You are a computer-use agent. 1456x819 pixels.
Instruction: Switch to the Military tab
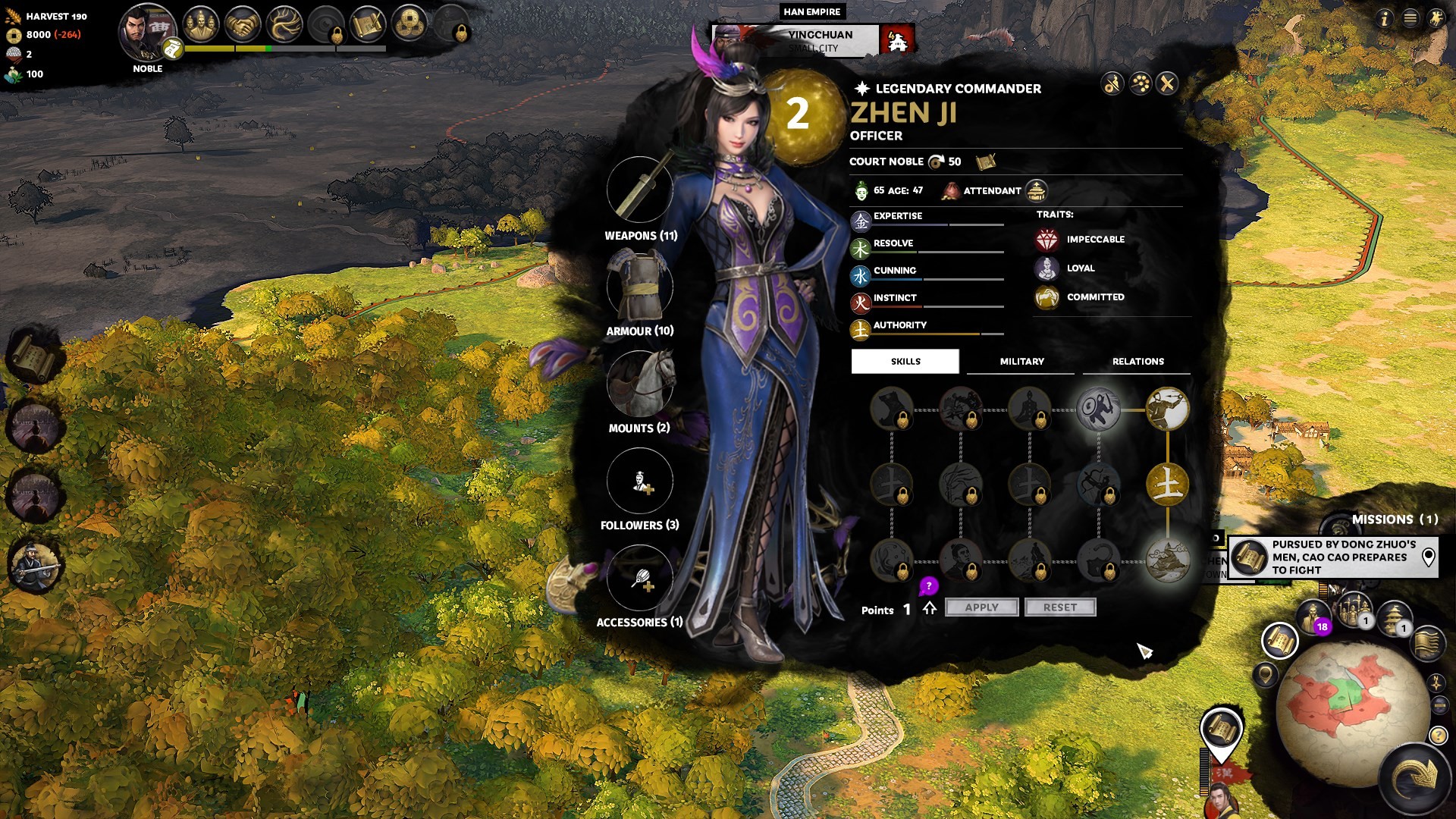[x=1021, y=362]
